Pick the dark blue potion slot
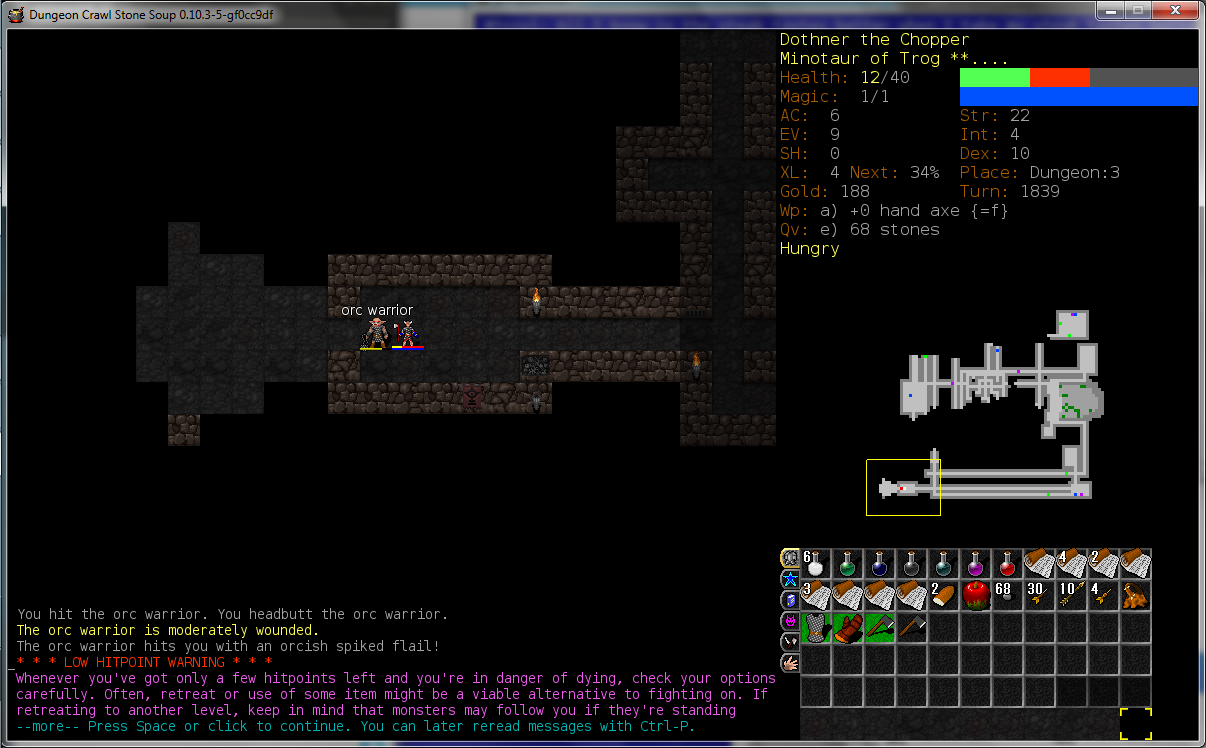 (880, 564)
